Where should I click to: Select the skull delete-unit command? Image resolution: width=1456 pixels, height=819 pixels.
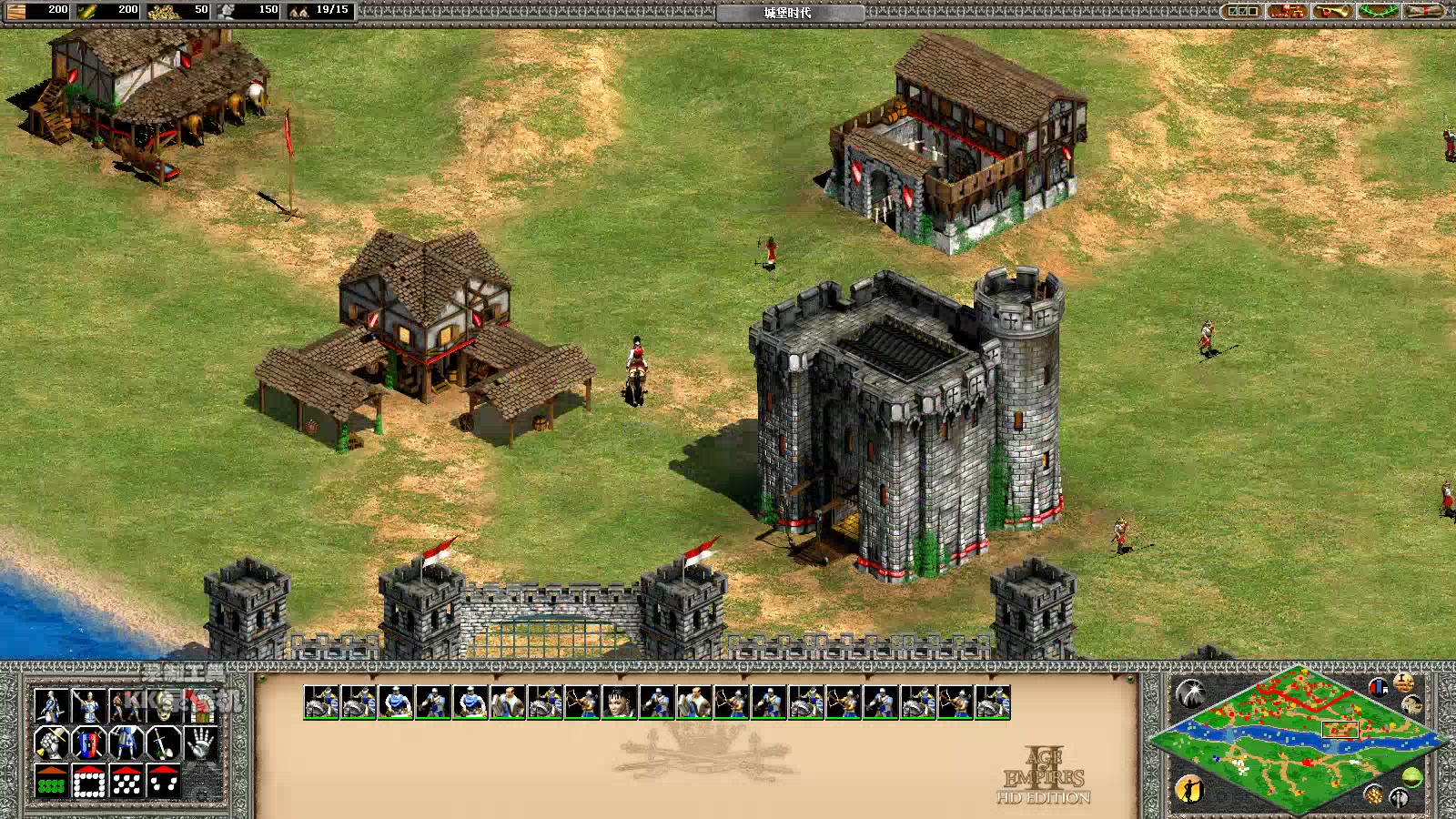coord(165,705)
